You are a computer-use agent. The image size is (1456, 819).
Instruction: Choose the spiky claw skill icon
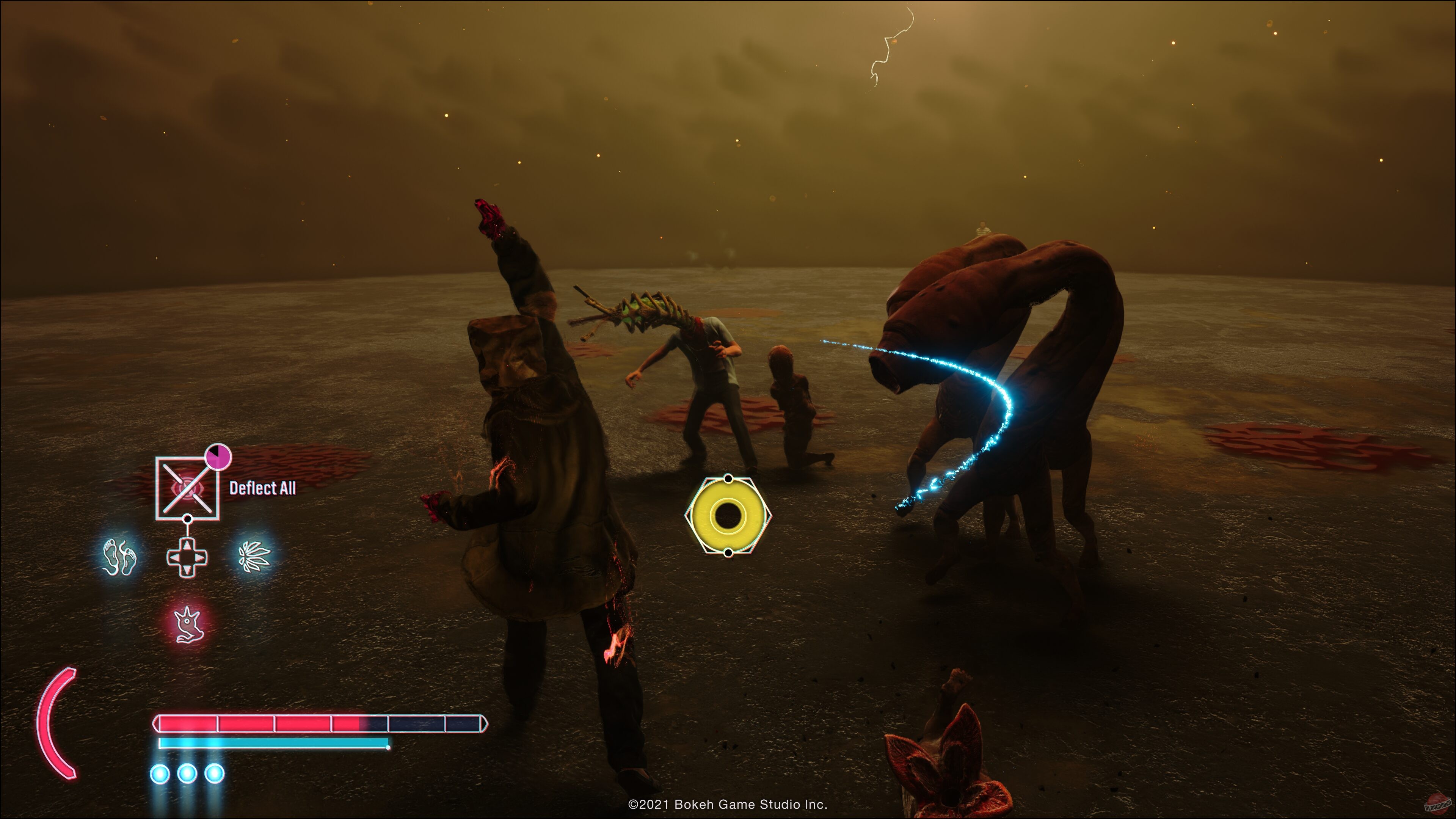click(x=254, y=557)
